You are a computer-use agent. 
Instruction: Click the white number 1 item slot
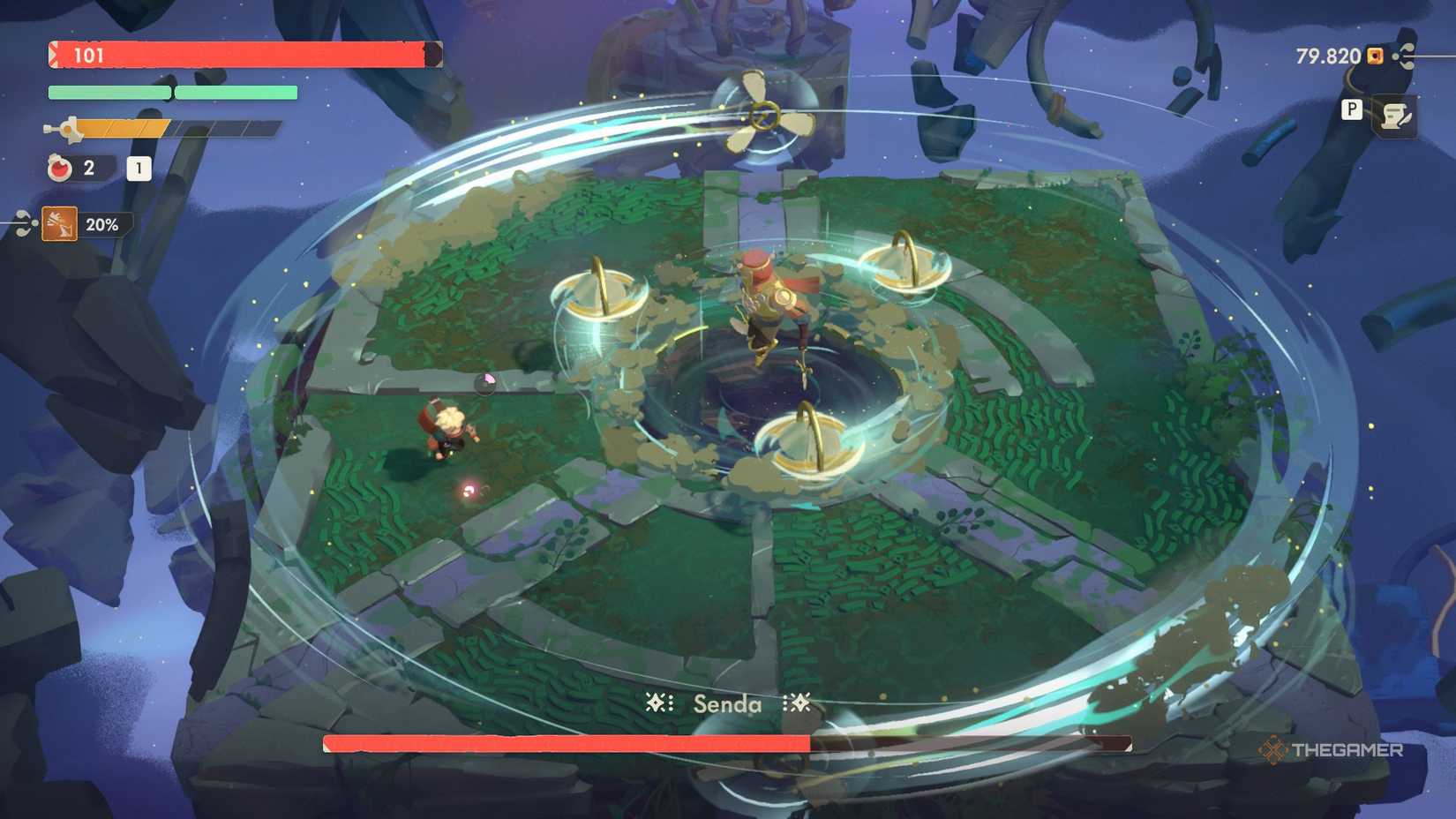point(139,169)
